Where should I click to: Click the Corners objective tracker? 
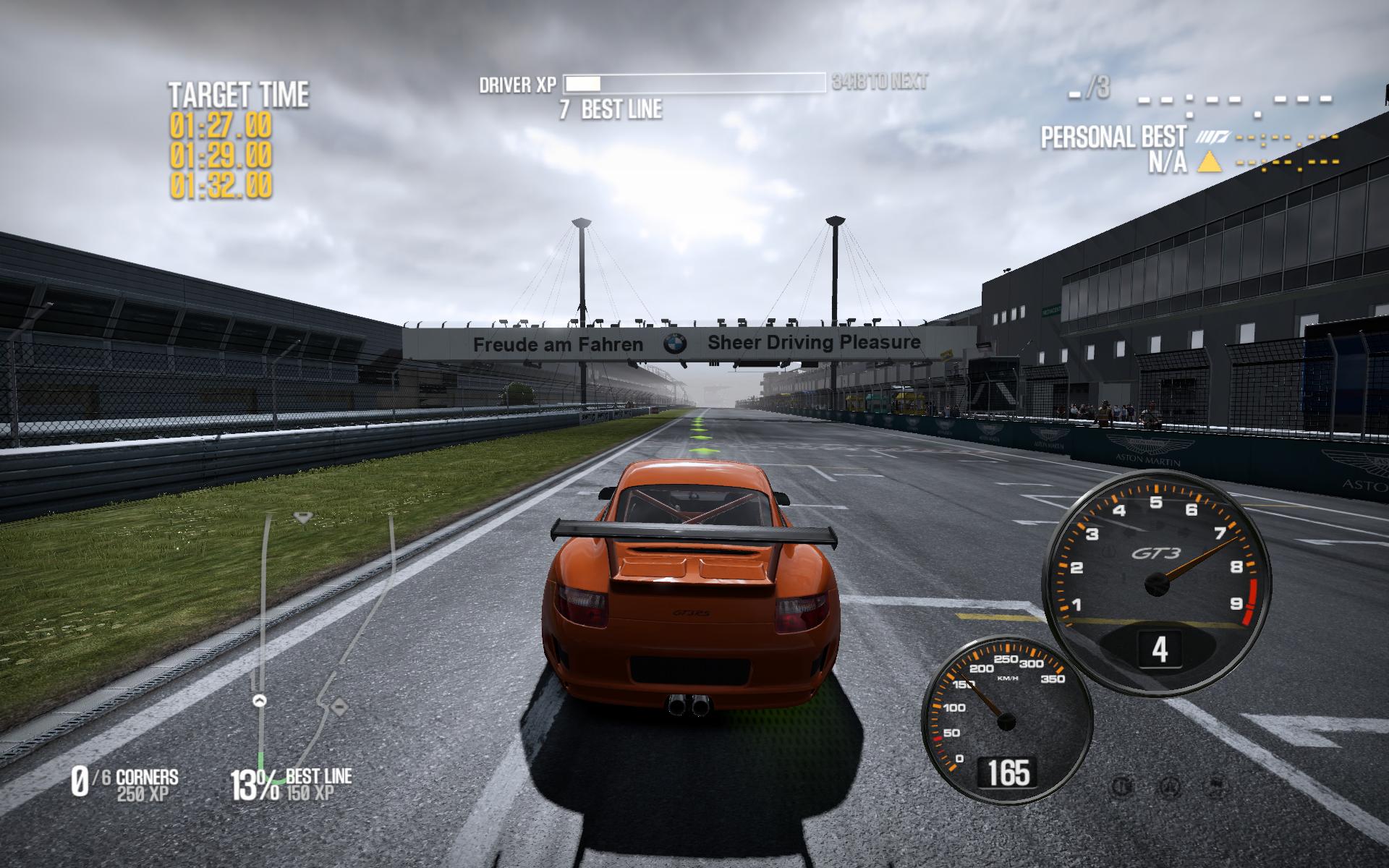(124, 783)
